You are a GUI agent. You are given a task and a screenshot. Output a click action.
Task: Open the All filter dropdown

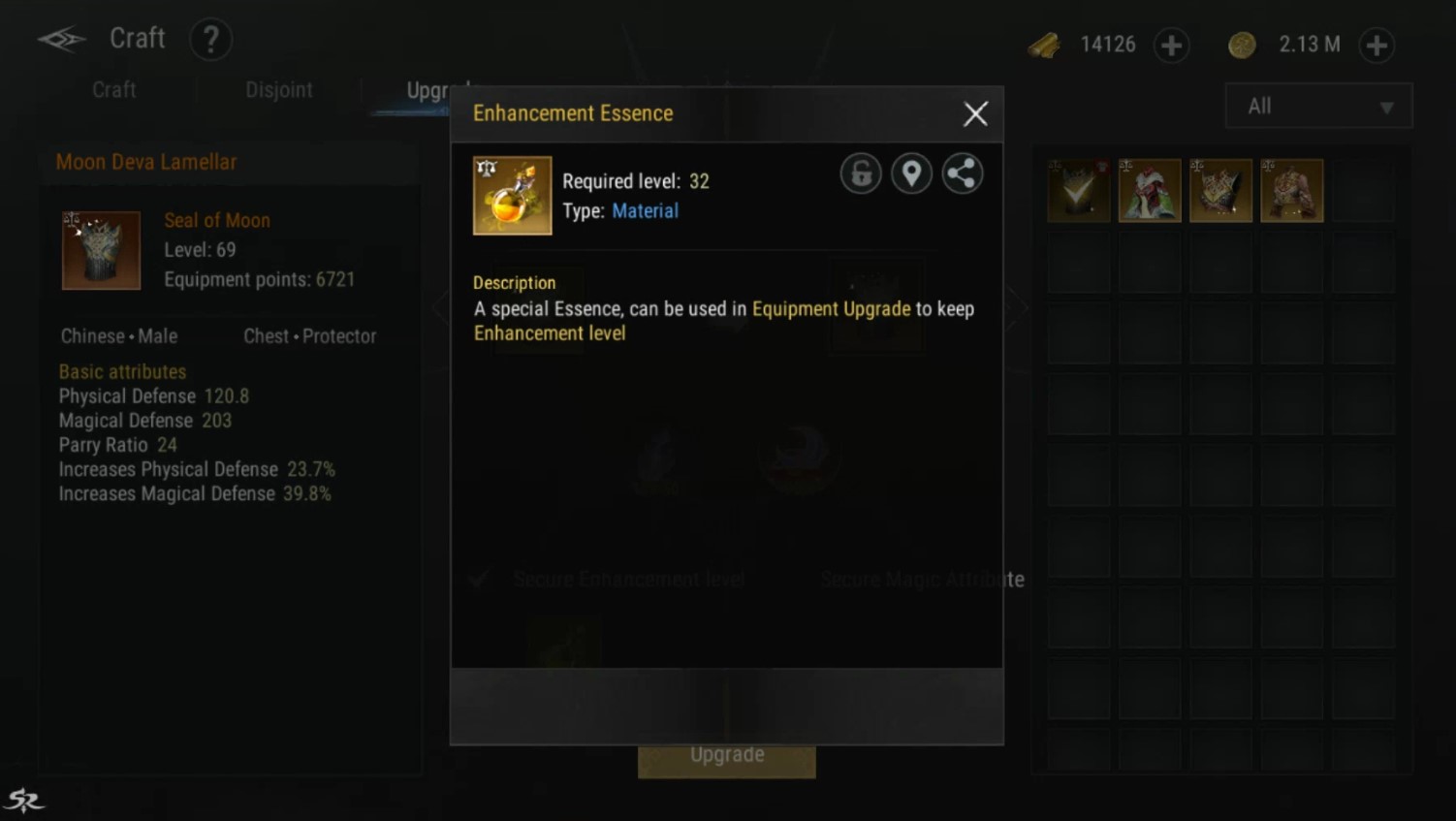1318,107
